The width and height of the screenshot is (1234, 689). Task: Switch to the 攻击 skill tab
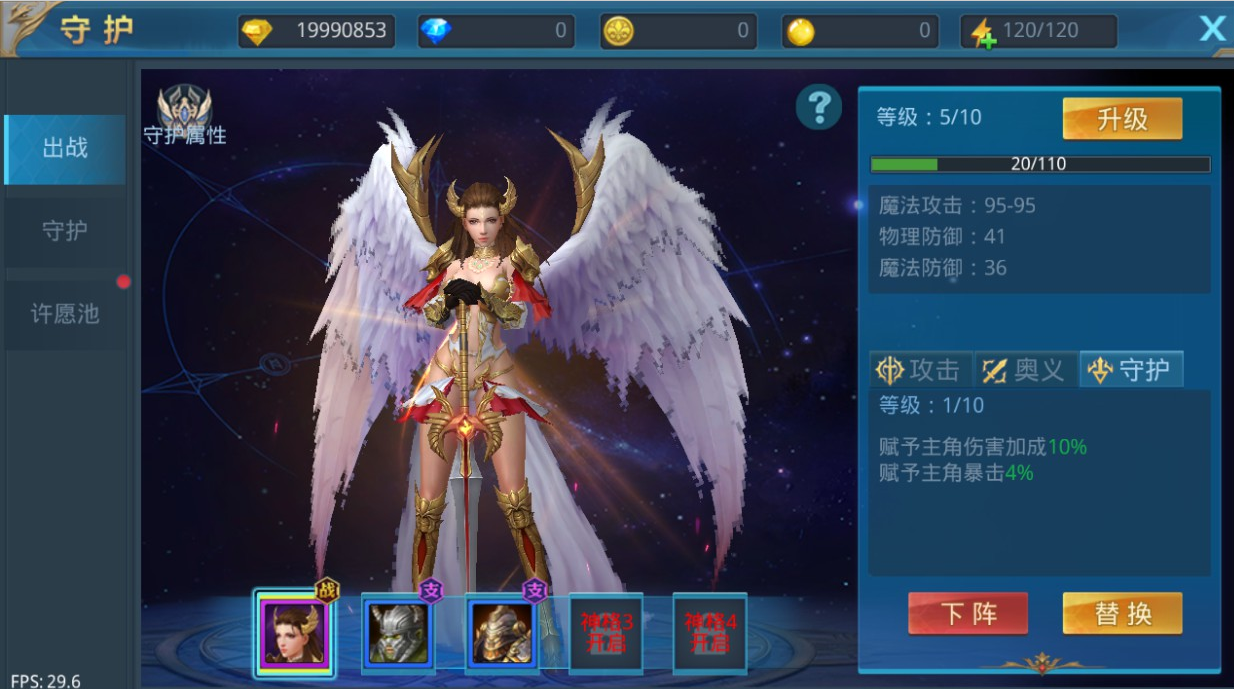[x=919, y=370]
